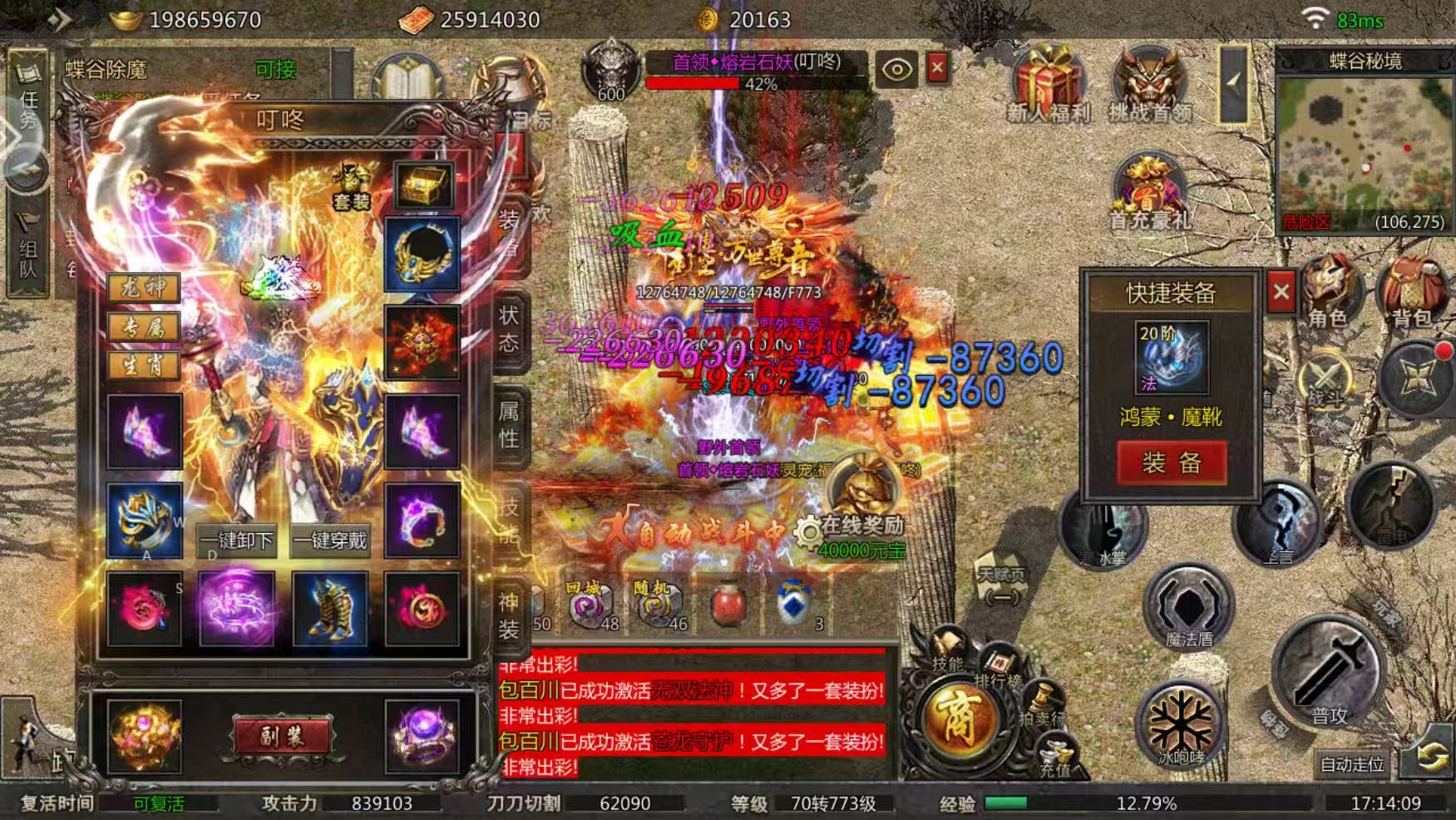The height and width of the screenshot is (820, 1456).
Task: Tap 一键穿戴 to equip all
Action: (x=331, y=541)
